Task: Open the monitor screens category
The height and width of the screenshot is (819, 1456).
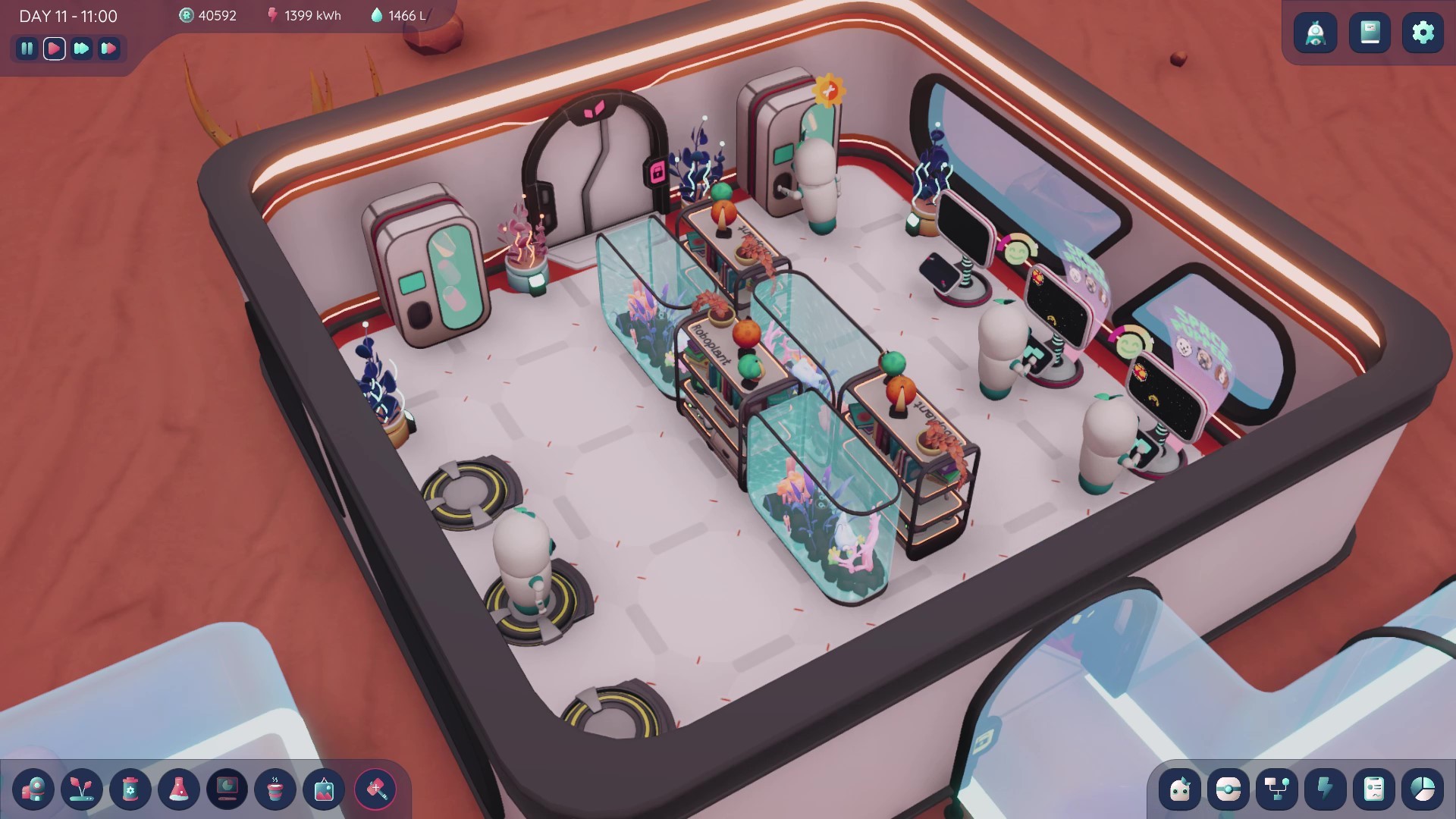Action: click(227, 790)
